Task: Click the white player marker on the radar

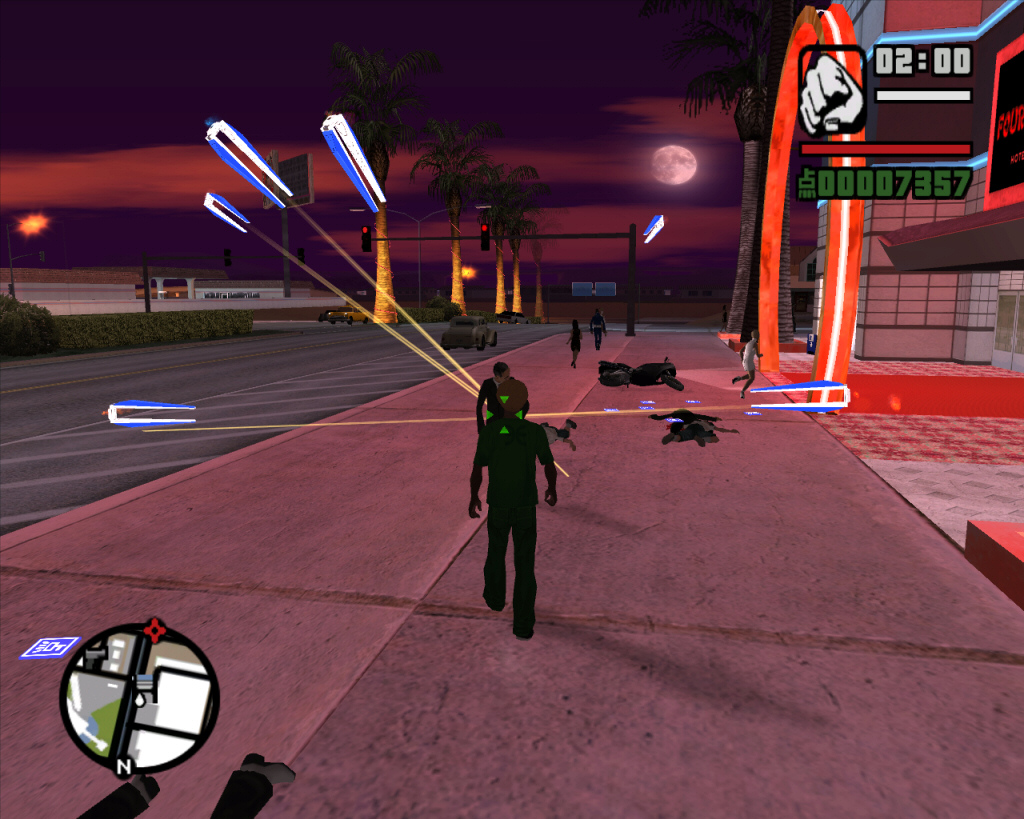Action: tap(140, 700)
